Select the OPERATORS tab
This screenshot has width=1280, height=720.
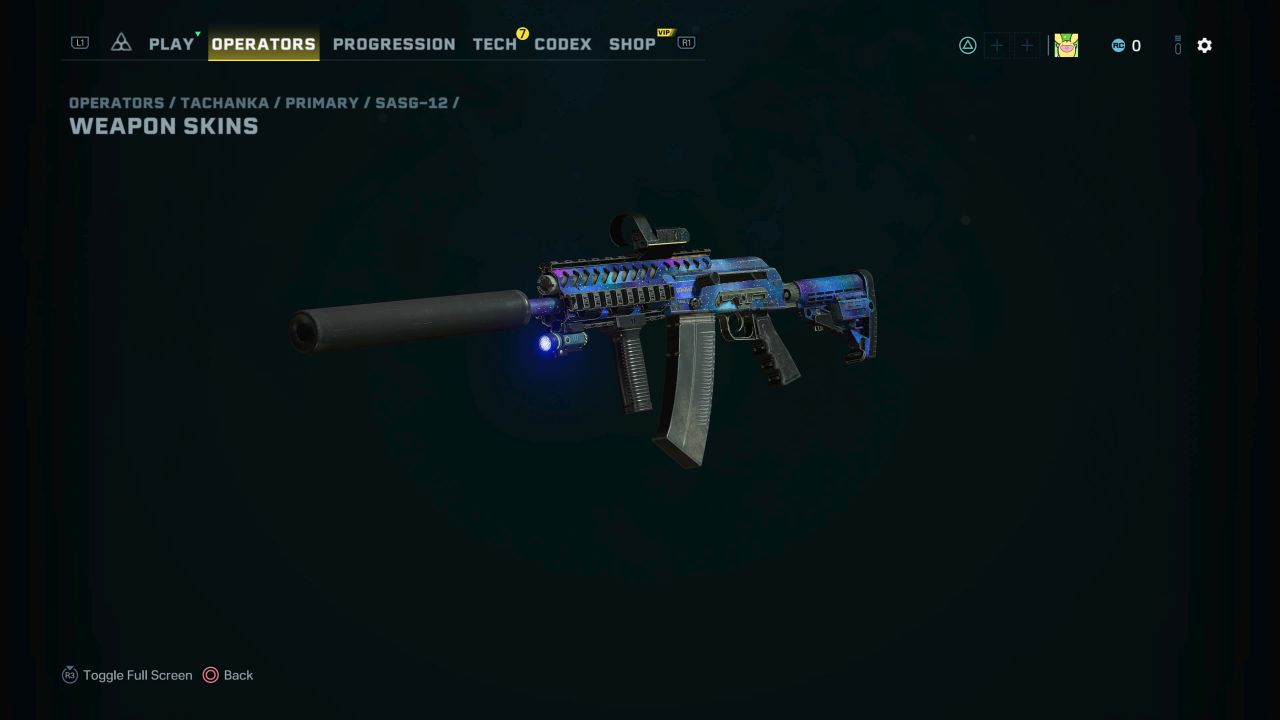point(263,44)
